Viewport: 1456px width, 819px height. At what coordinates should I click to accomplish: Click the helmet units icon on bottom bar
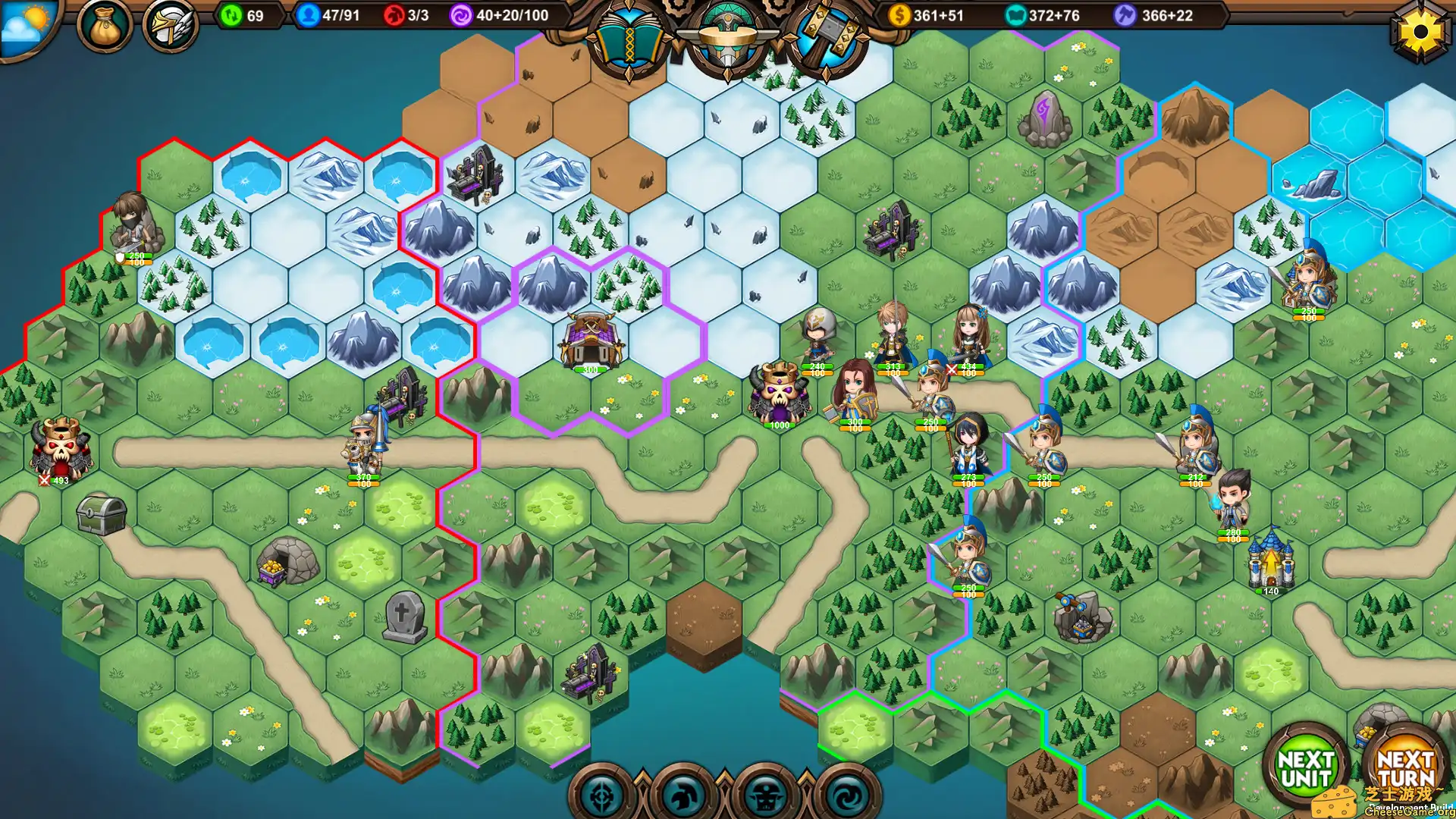click(x=683, y=794)
